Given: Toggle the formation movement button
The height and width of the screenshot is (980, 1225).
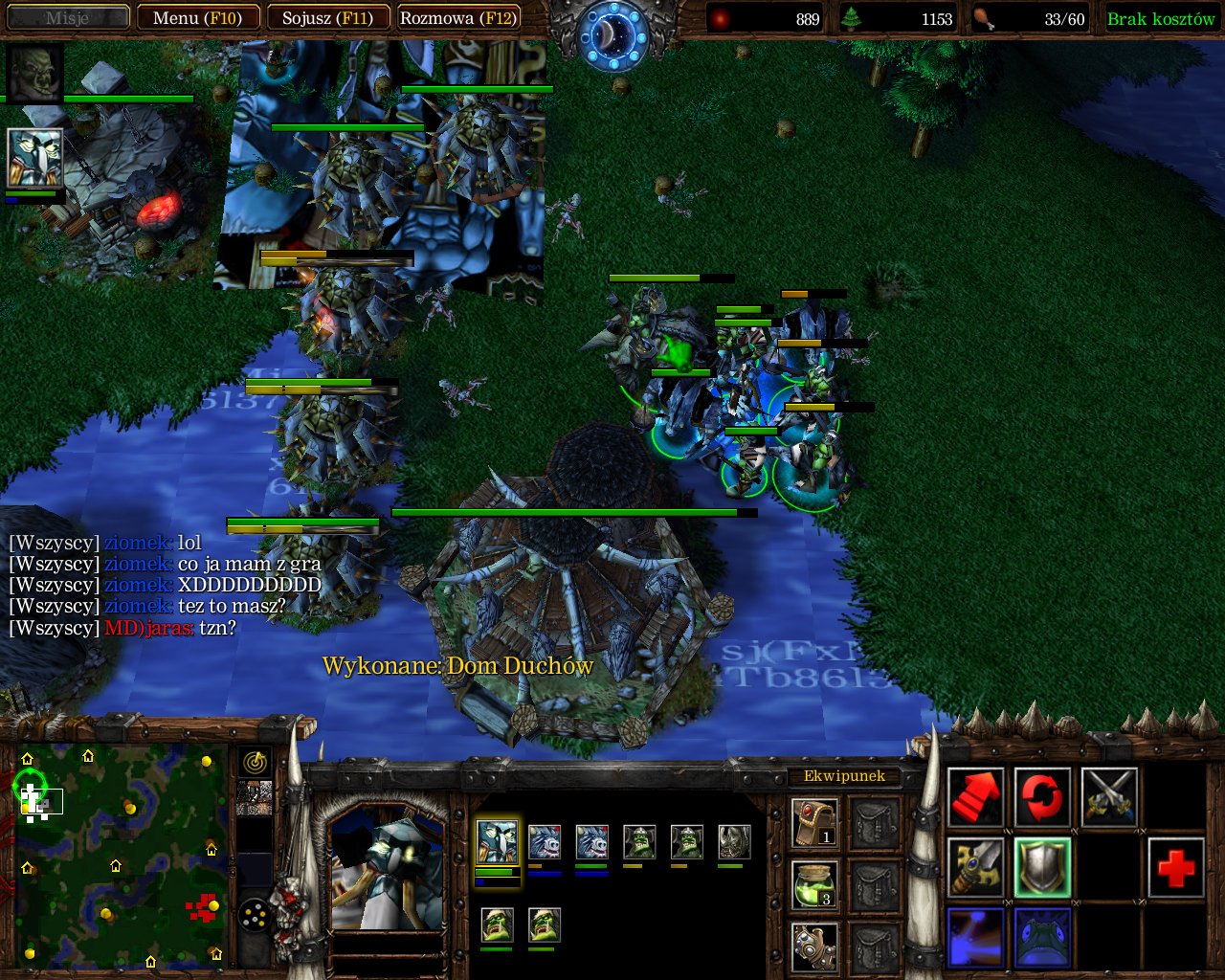Looking at the screenshot, I should (255, 916).
